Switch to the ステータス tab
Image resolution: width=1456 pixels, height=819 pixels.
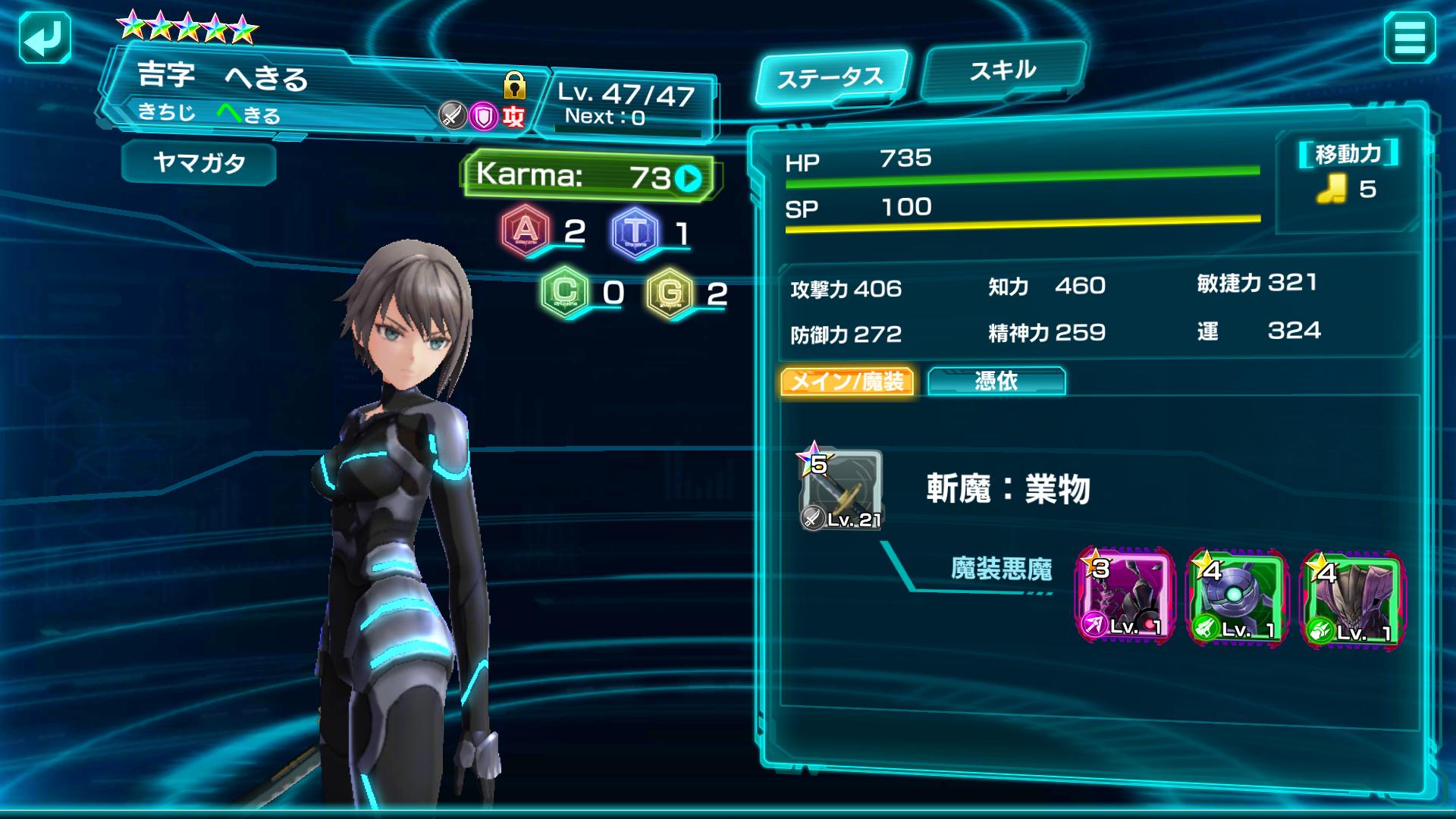pos(830,77)
